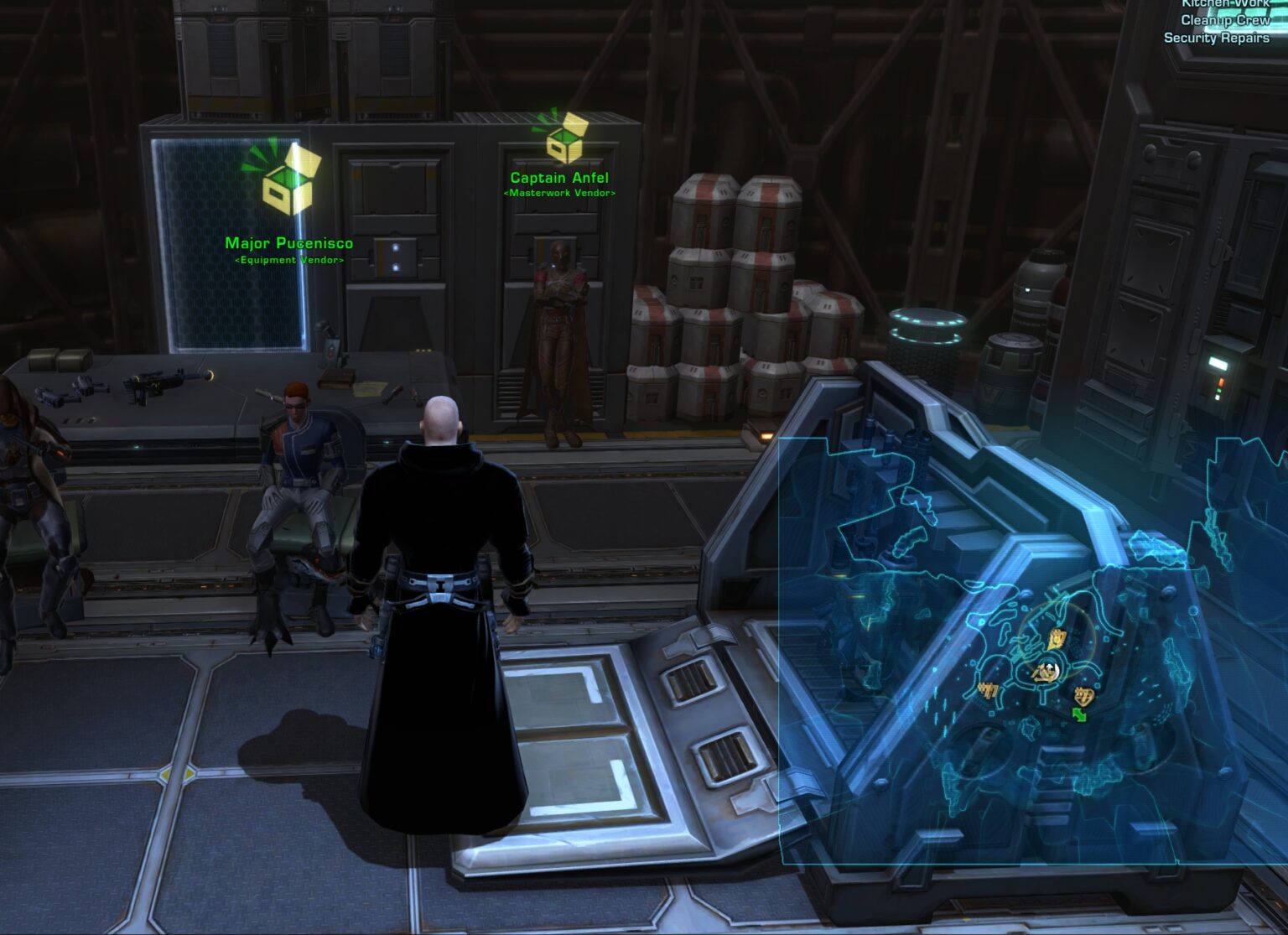Click the Major Pucenisco vendor name
Image resolution: width=1288 pixels, height=935 pixels.
288,242
